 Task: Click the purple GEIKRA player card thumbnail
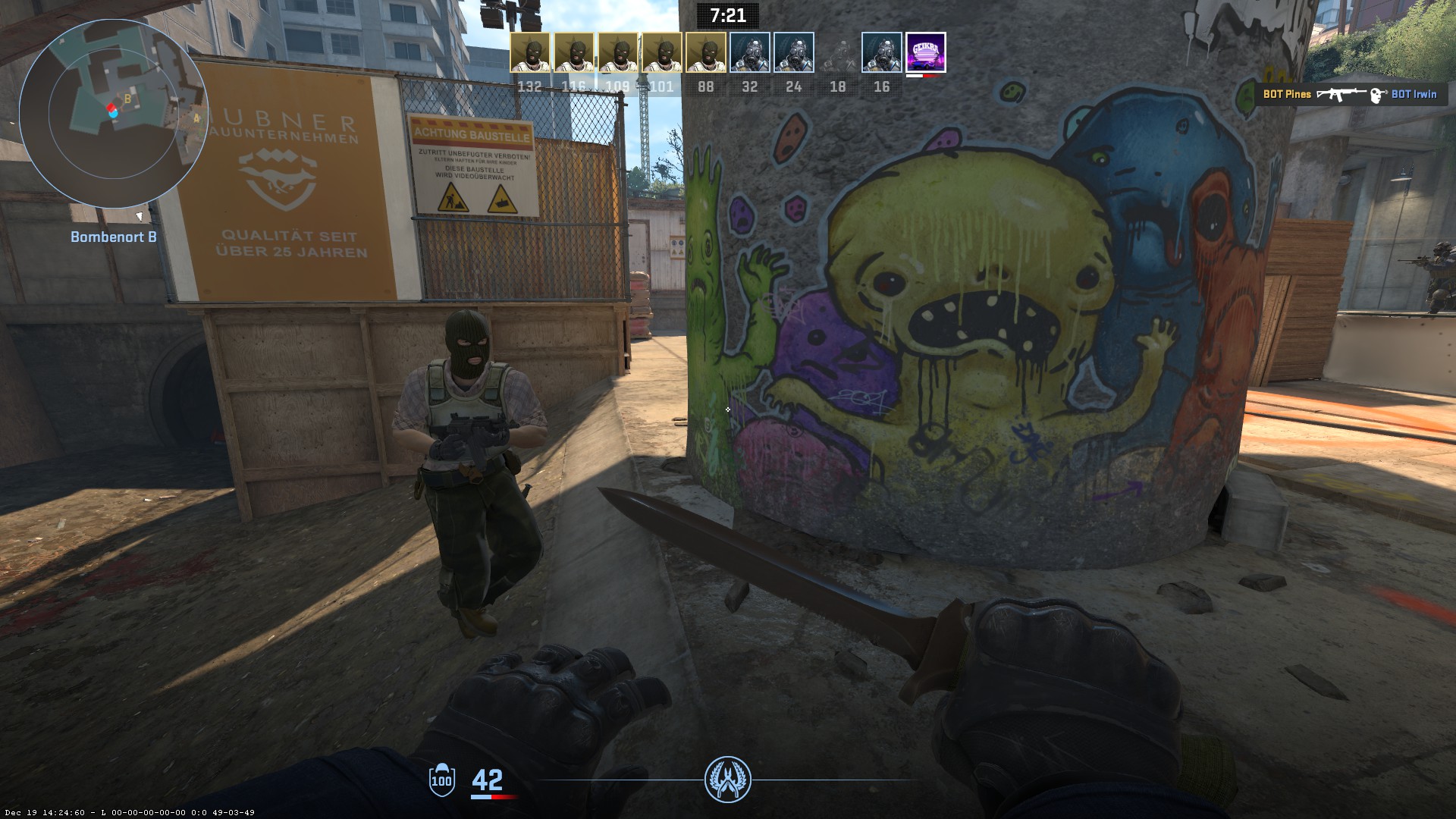pyautogui.click(x=924, y=52)
